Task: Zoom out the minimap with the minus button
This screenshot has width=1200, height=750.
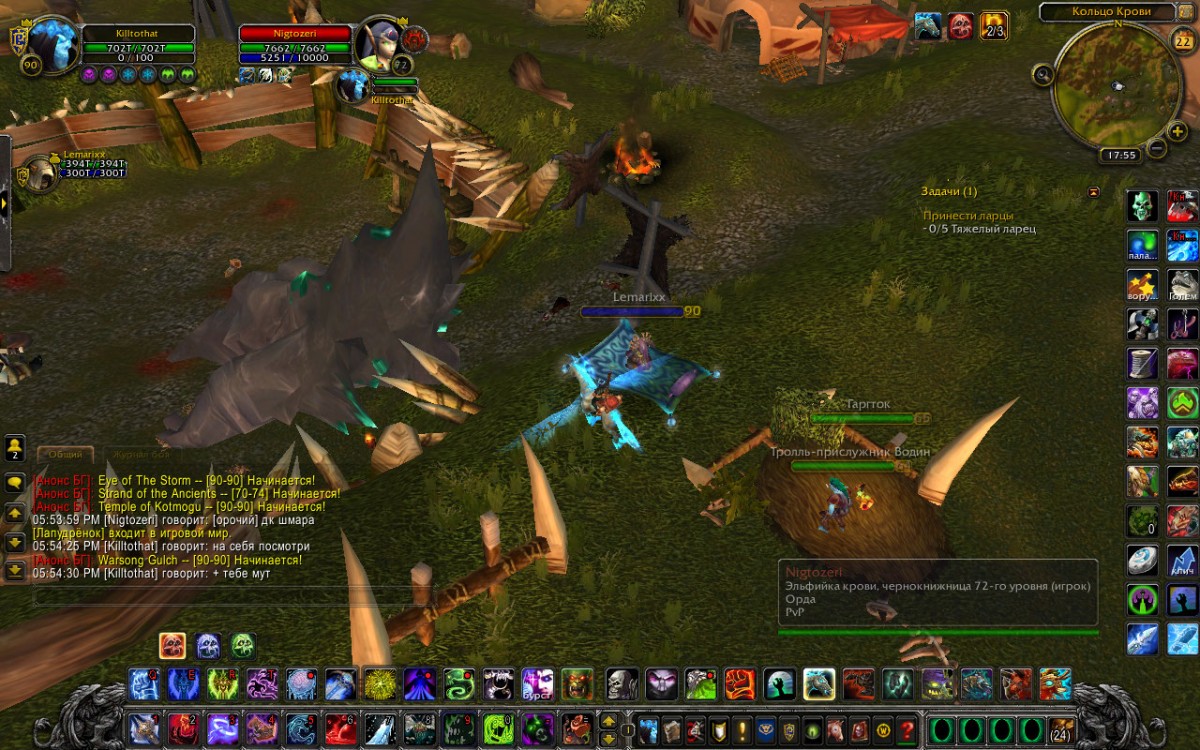Action: click(x=1157, y=149)
